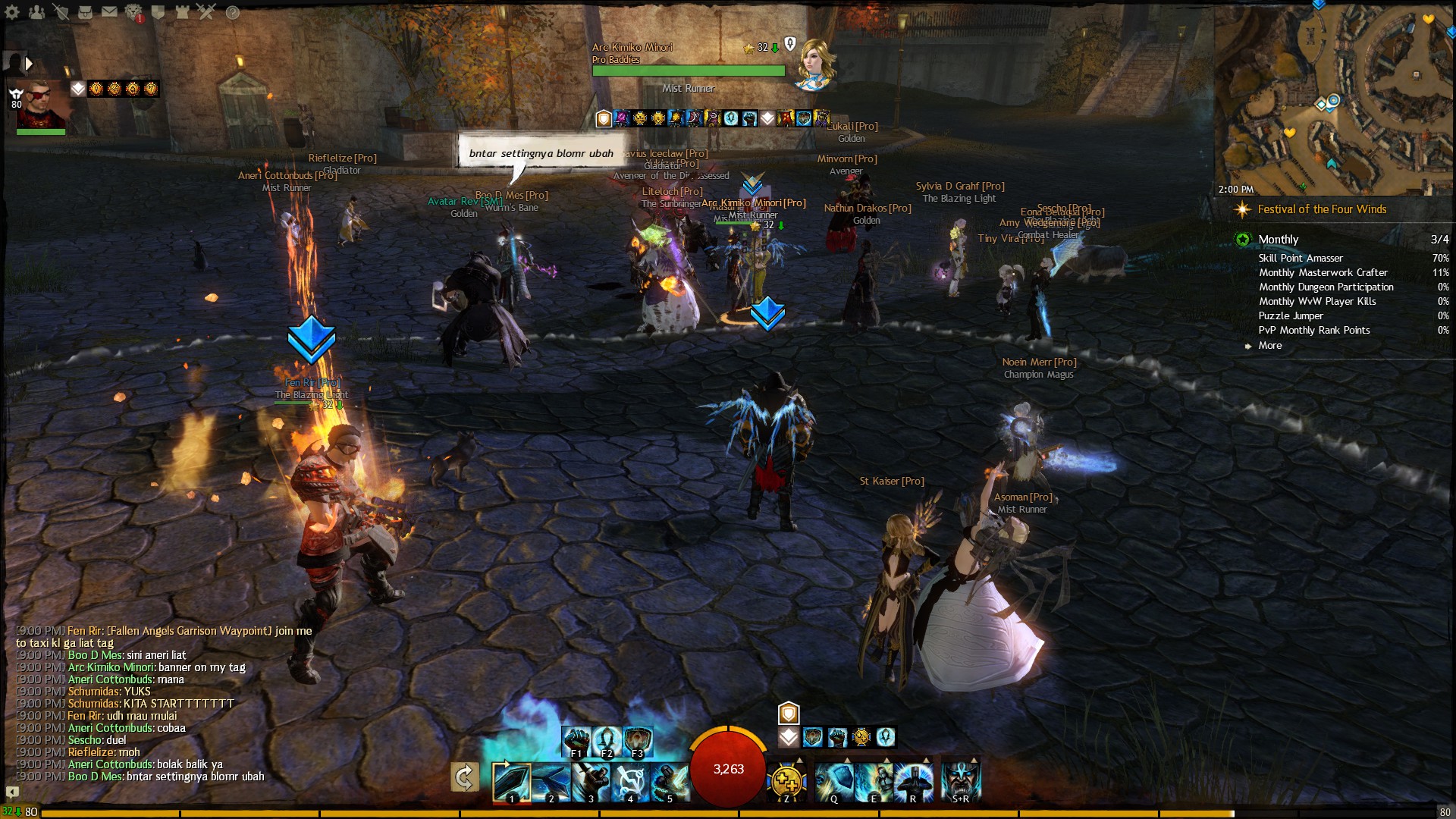Viewport: 1456px width, 819px height.
Task: Activate weapon skill in slot 1
Action: point(511,782)
